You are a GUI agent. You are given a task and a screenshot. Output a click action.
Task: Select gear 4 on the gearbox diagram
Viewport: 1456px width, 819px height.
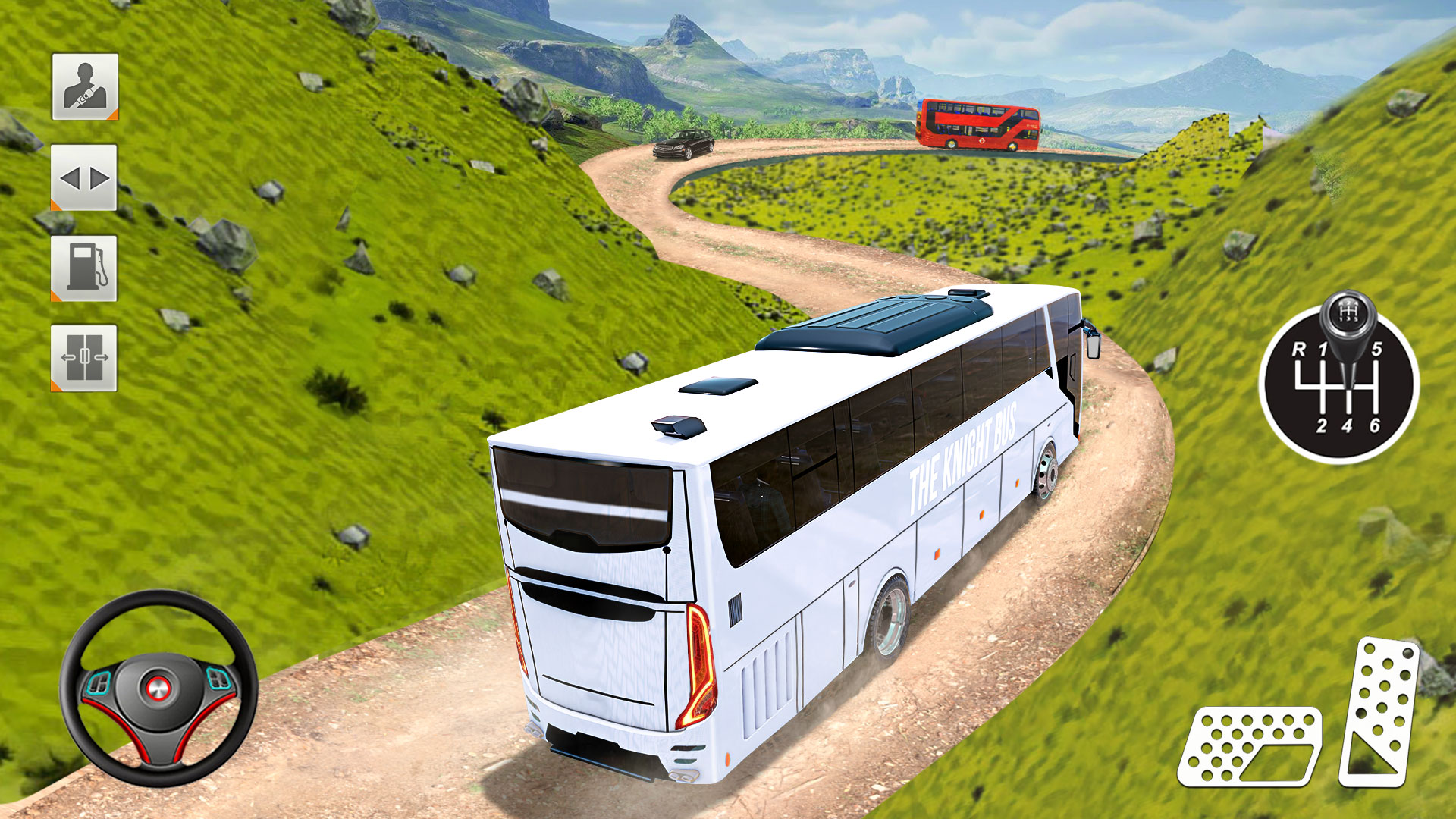click(1347, 425)
